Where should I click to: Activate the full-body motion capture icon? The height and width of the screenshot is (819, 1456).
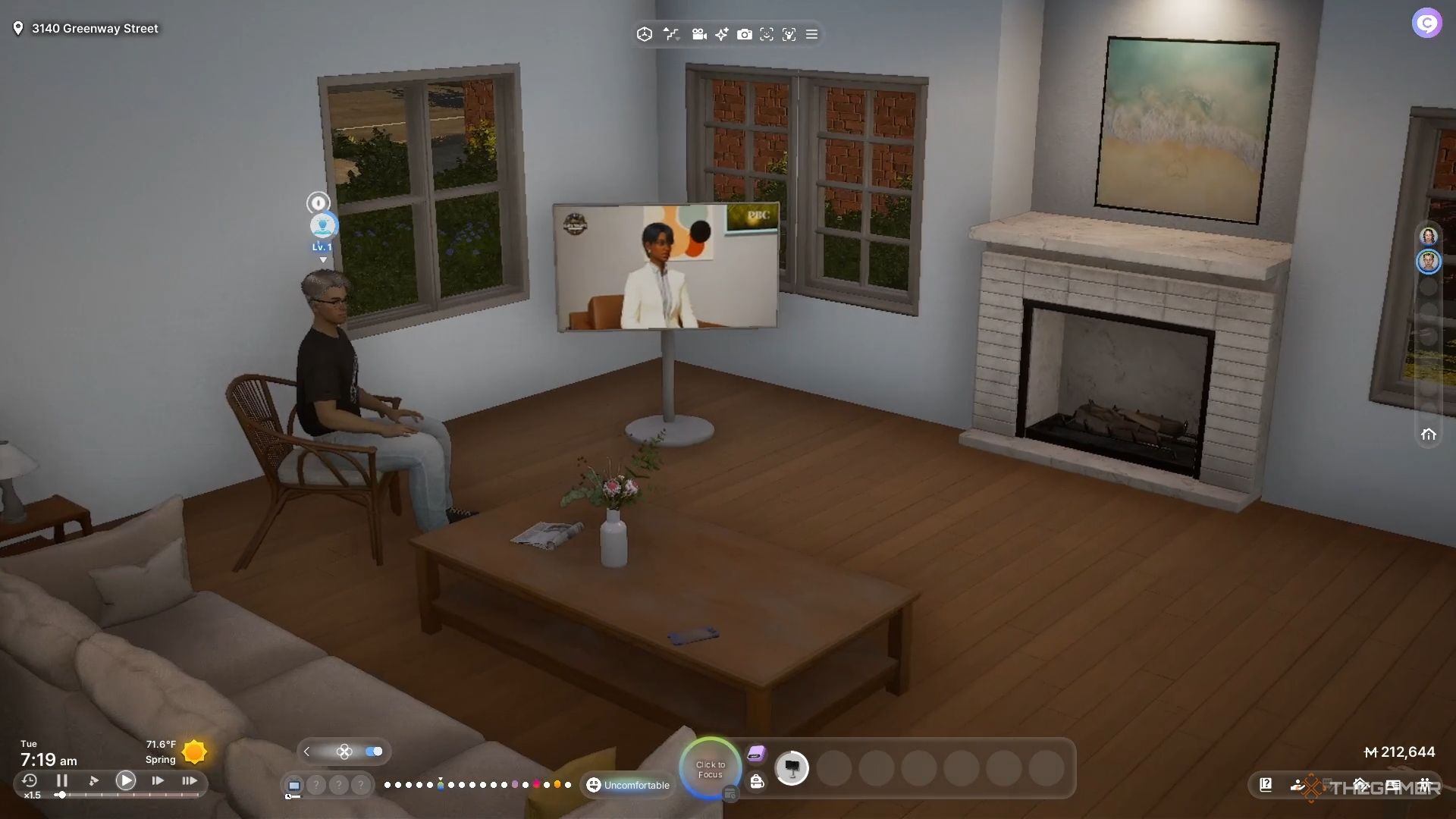789,34
